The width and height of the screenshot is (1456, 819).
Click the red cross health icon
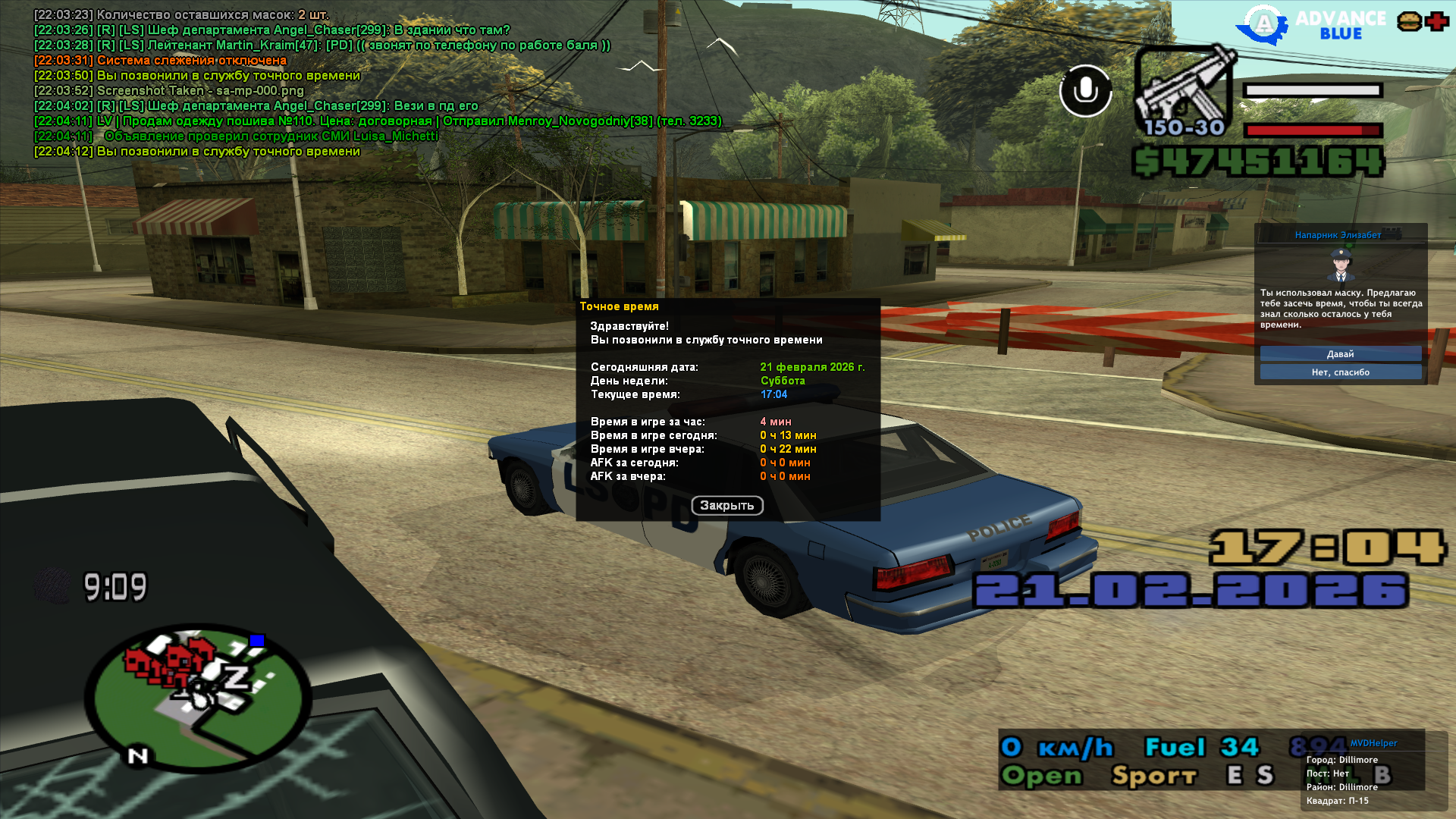(1436, 21)
